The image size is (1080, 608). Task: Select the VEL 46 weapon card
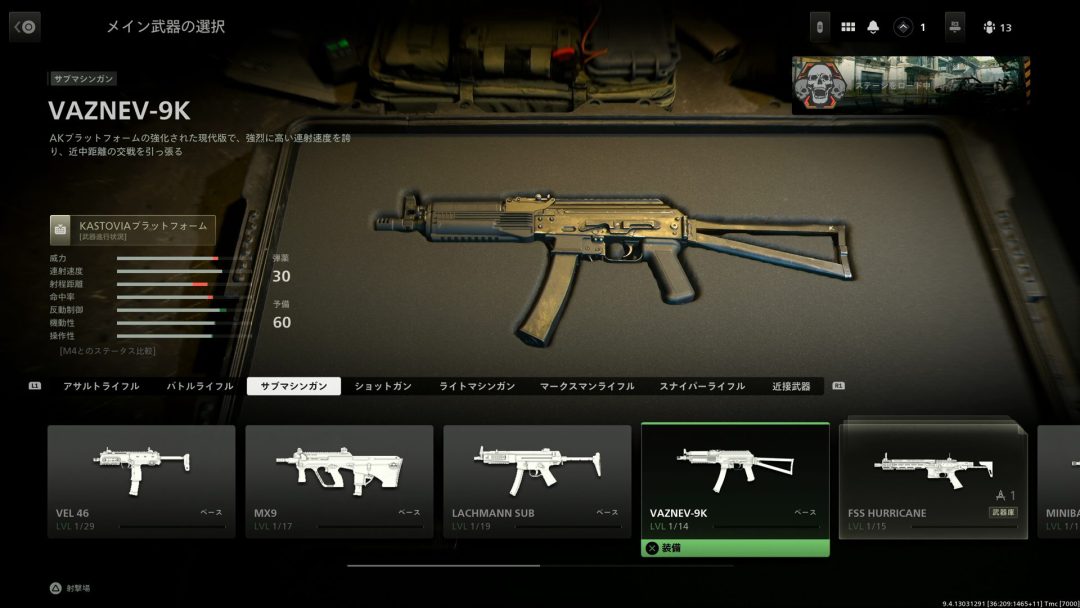click(141, 481)
